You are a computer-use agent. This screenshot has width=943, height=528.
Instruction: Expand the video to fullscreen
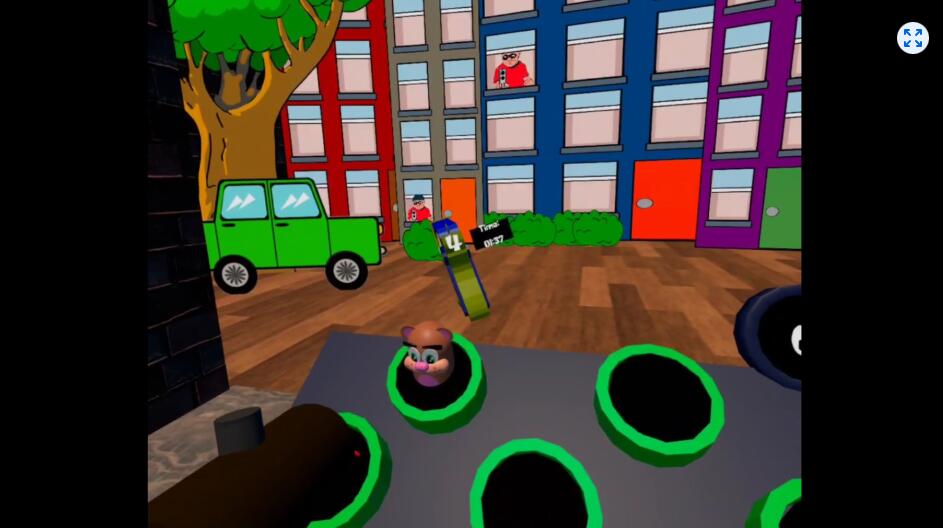[x=912, y=38]
